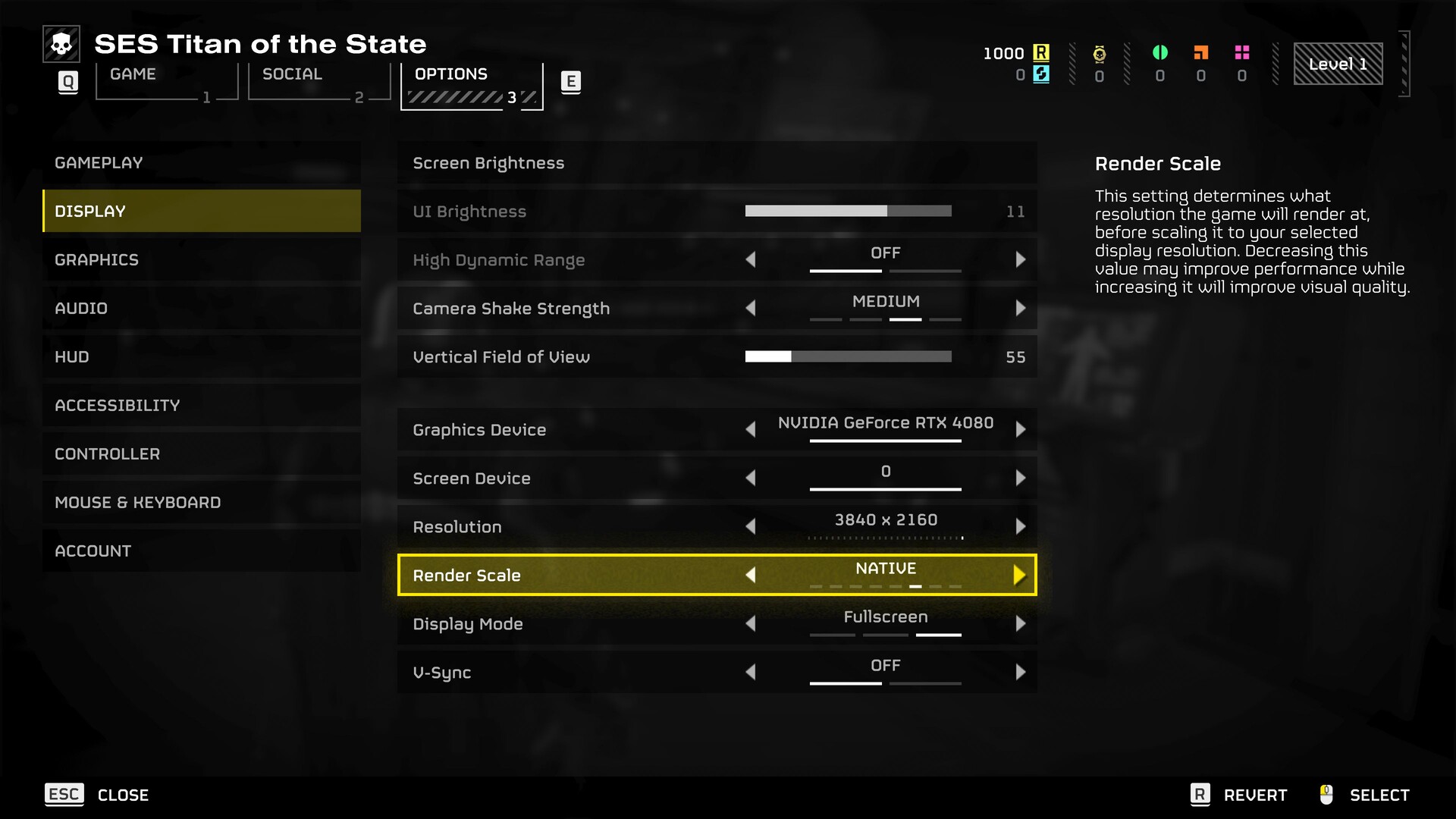Lower Camera Shake Strength with left arrow
1456x819 pixels.
point(751,309)
